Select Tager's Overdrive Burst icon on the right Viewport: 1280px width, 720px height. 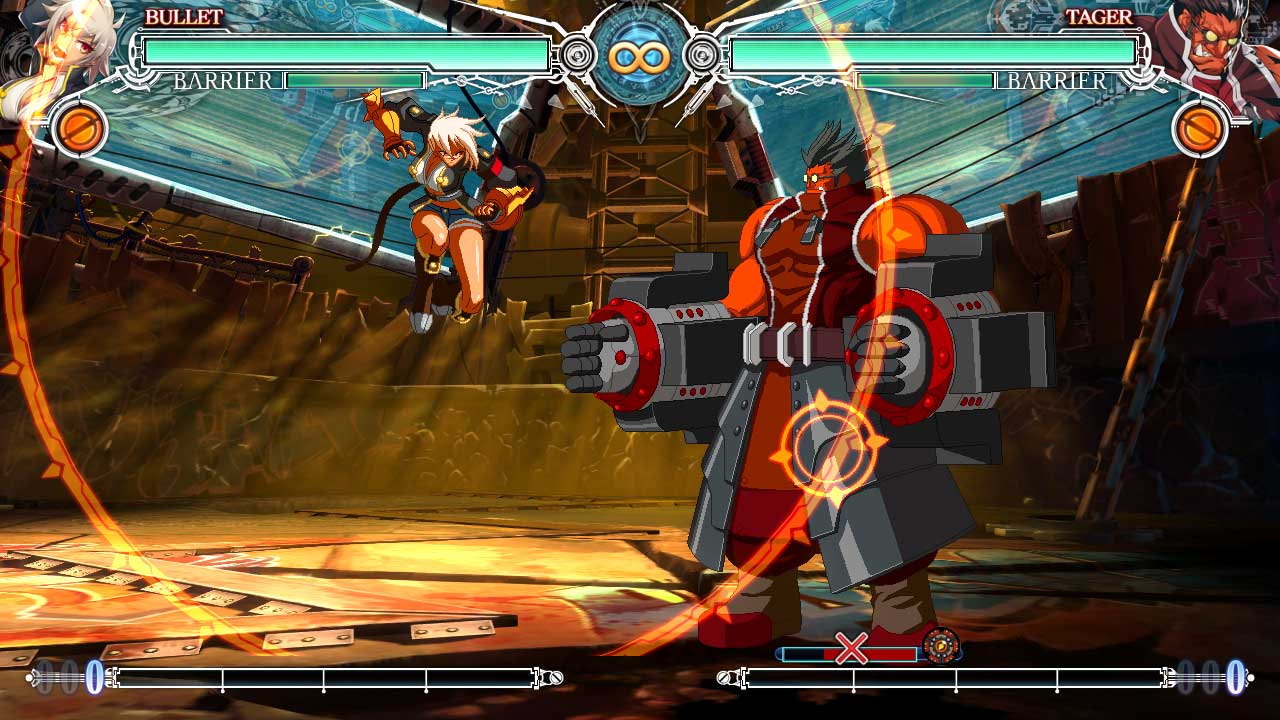pyautogui.click(x=1199, y=128)
